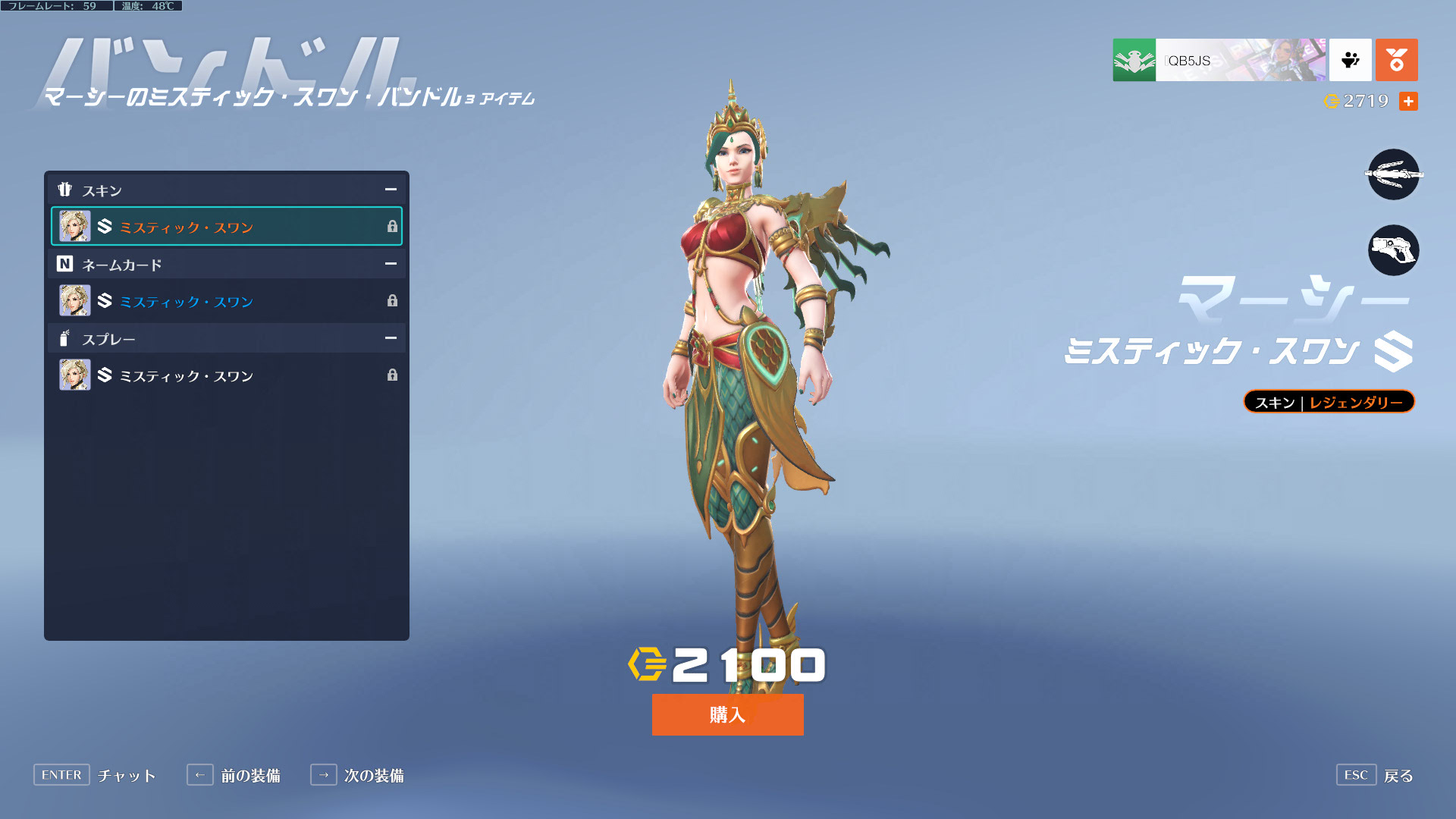Select the ミスティック・スワン name card item

click(226, 301)
